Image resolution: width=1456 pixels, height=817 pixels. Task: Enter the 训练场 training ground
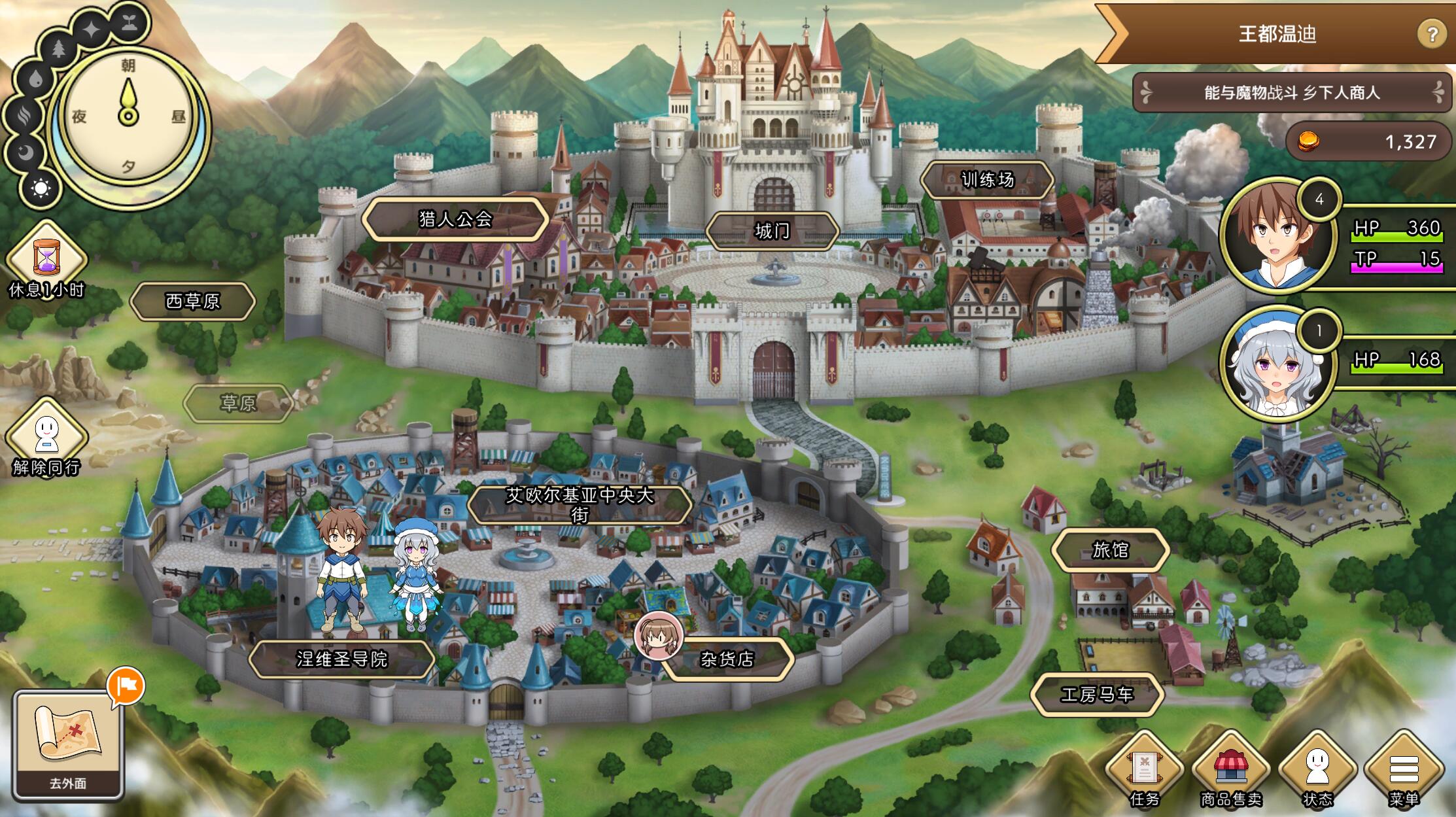coord(987,180)
